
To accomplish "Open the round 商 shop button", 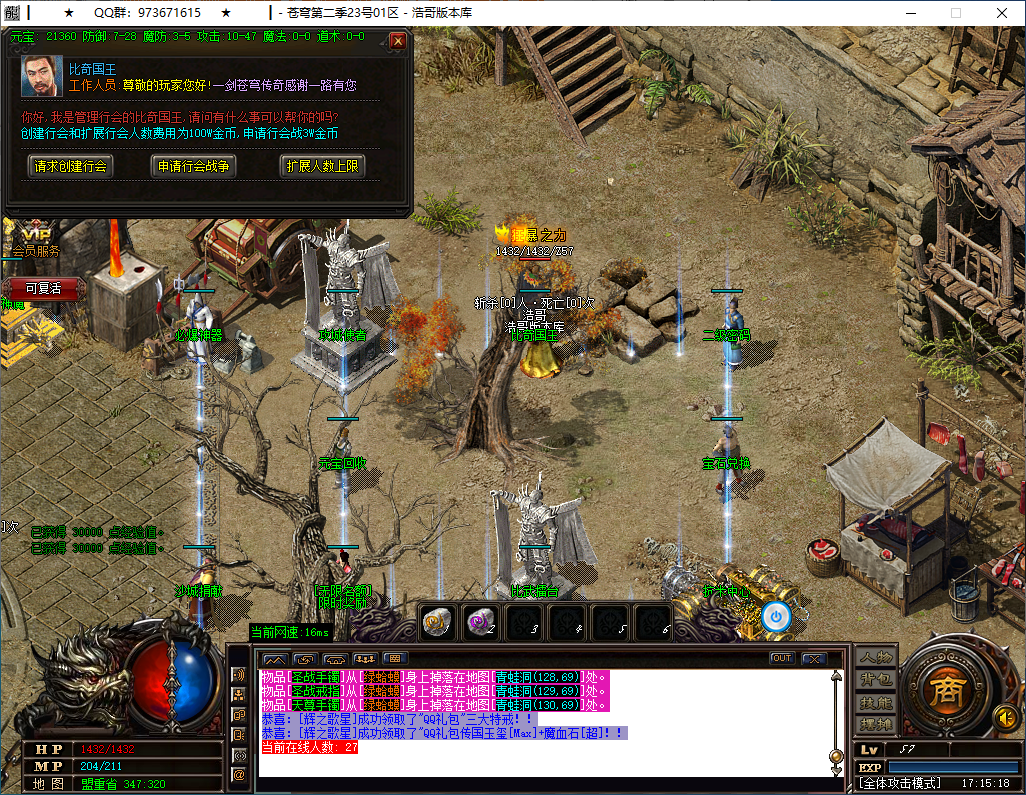I will pyautogui.click(x=941, y=692).
